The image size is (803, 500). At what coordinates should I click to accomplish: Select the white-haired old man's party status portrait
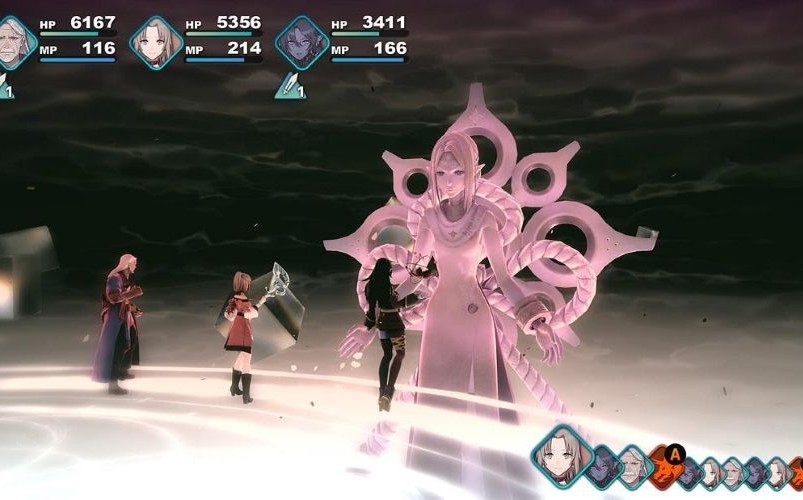14,42
